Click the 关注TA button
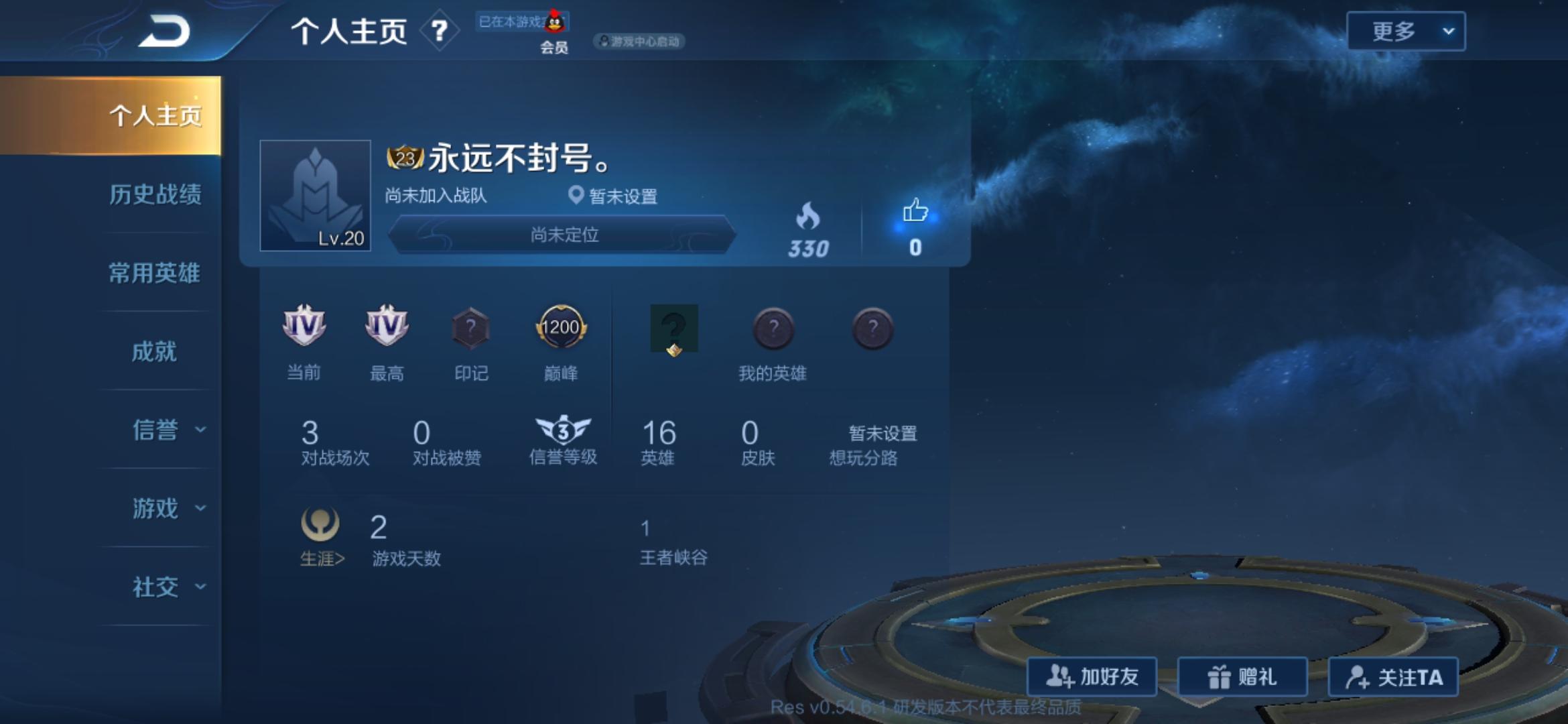The image size is (1568, 724). click(x=1392, y=677)
